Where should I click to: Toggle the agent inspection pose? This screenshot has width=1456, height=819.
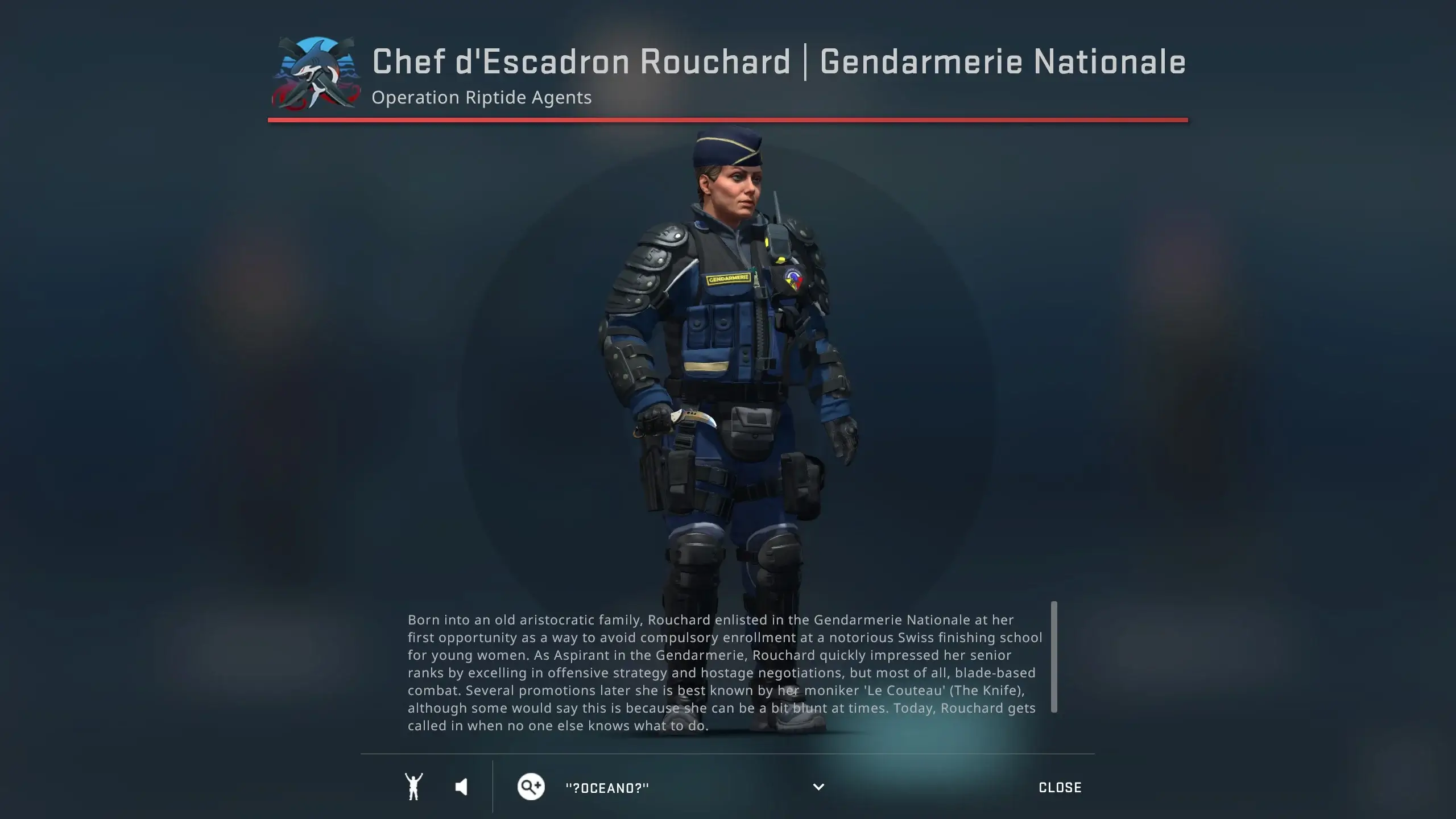click(415, 787)
